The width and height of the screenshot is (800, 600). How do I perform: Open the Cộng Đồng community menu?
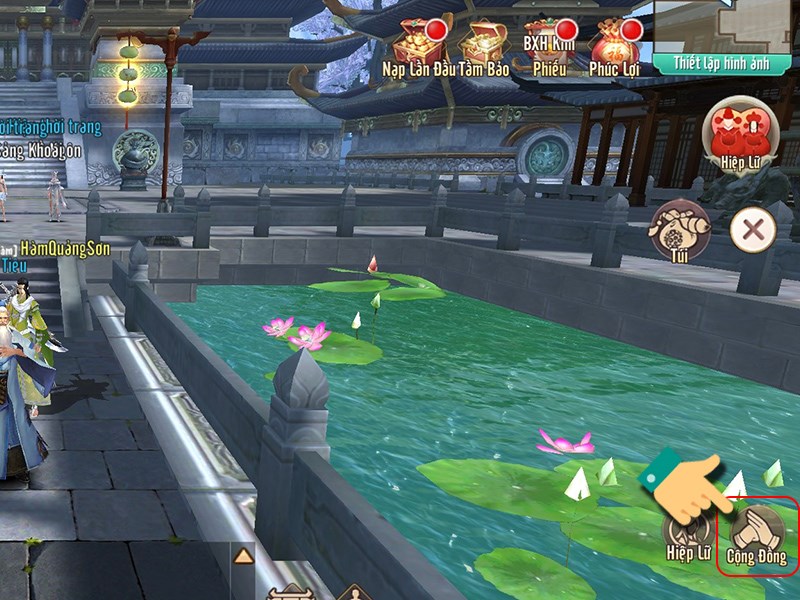click(757, 534)
